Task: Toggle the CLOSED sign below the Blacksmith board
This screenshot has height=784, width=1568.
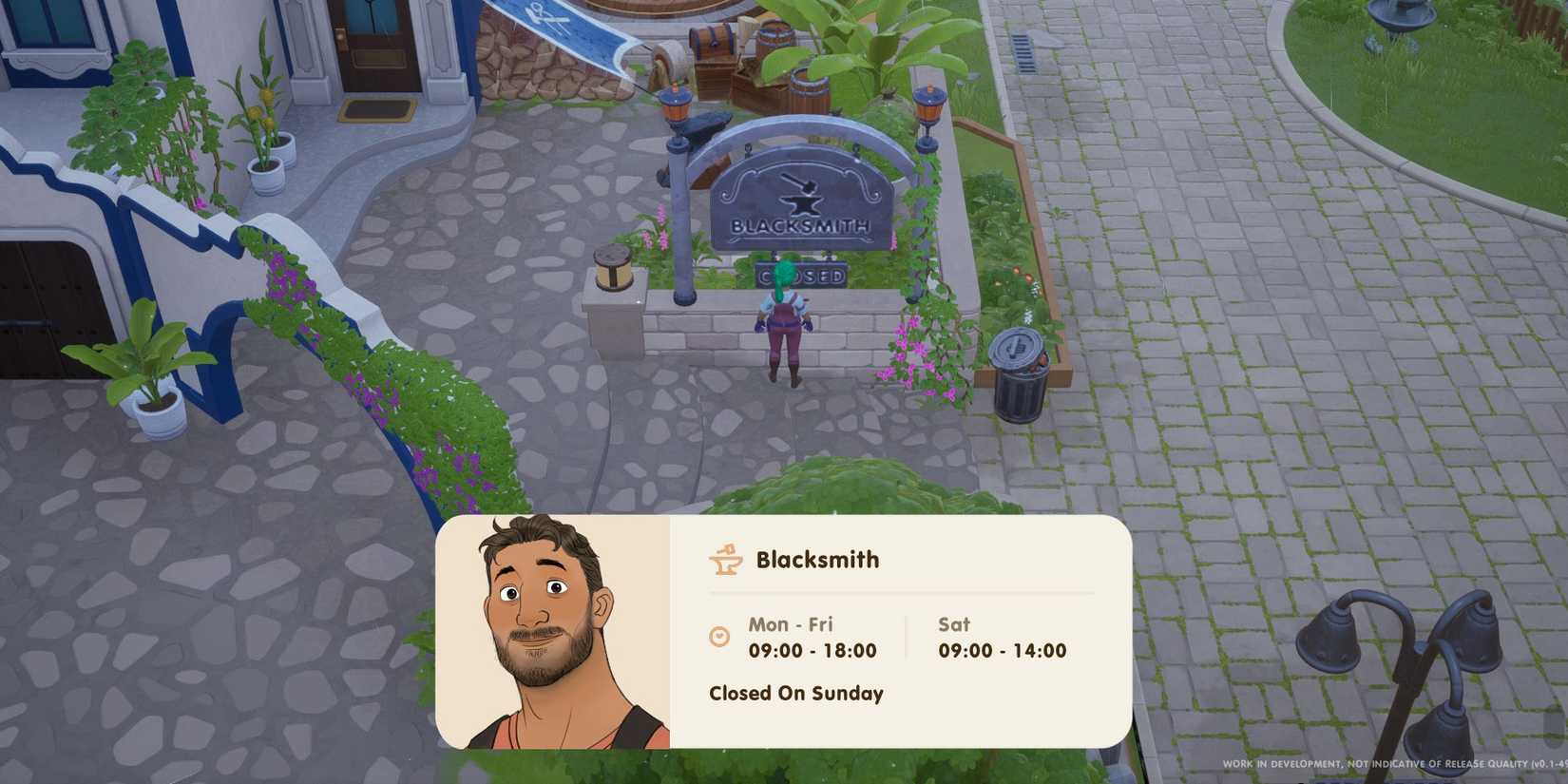Action: (803, 276)
